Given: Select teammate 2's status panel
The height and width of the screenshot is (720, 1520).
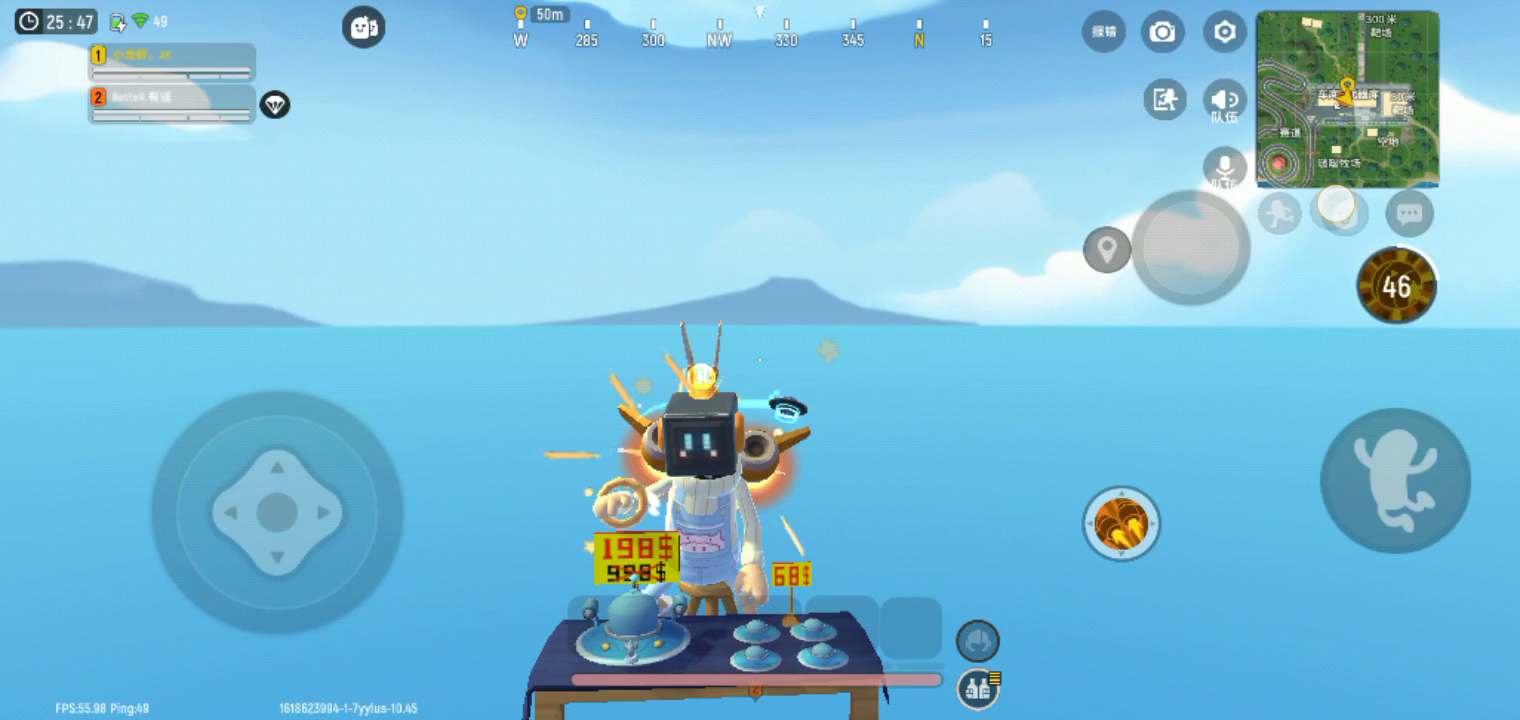Looking at the screenshot, I should [171, 104].
